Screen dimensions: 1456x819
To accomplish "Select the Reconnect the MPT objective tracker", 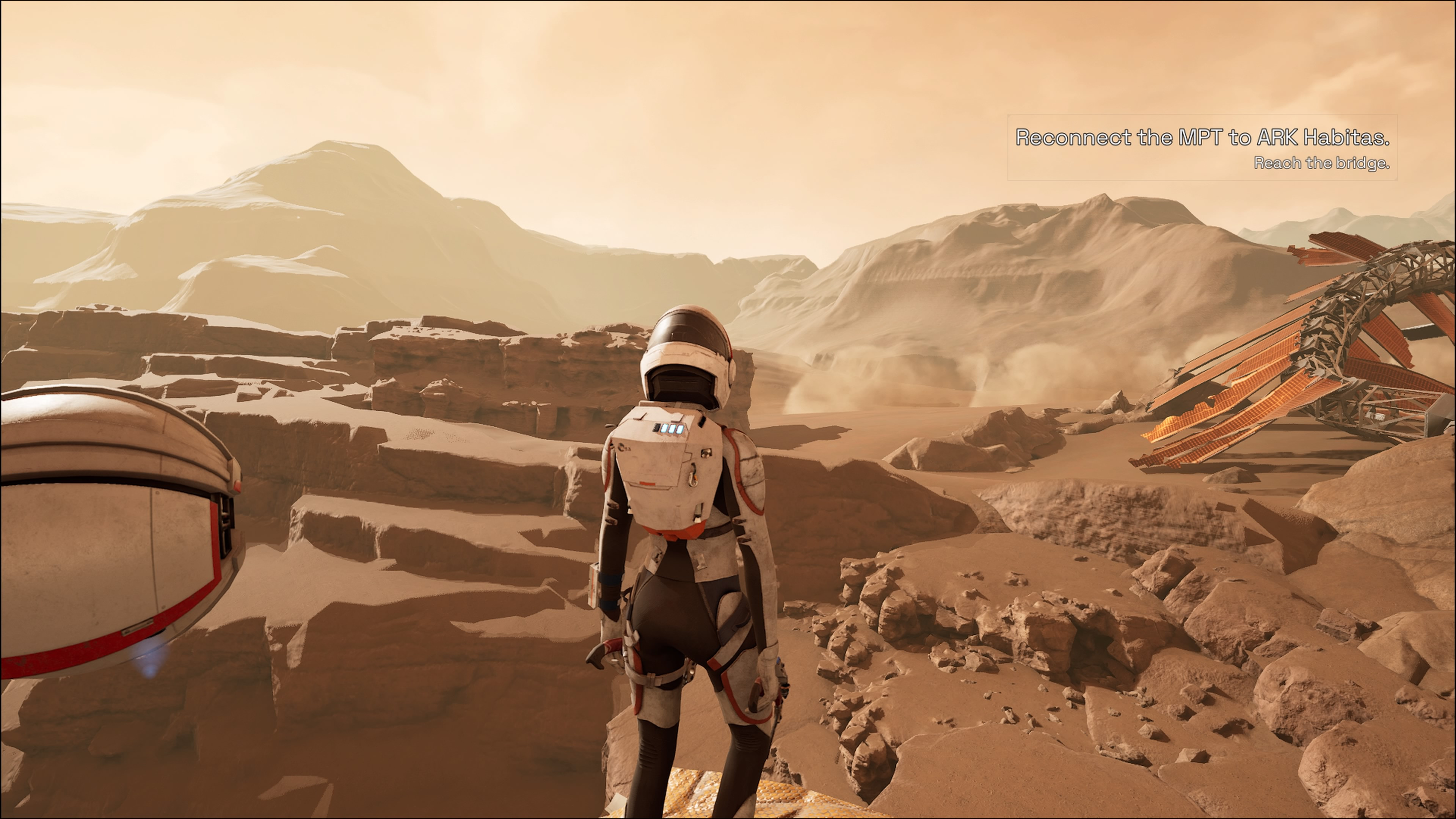I will click(x=1202, y=148).
